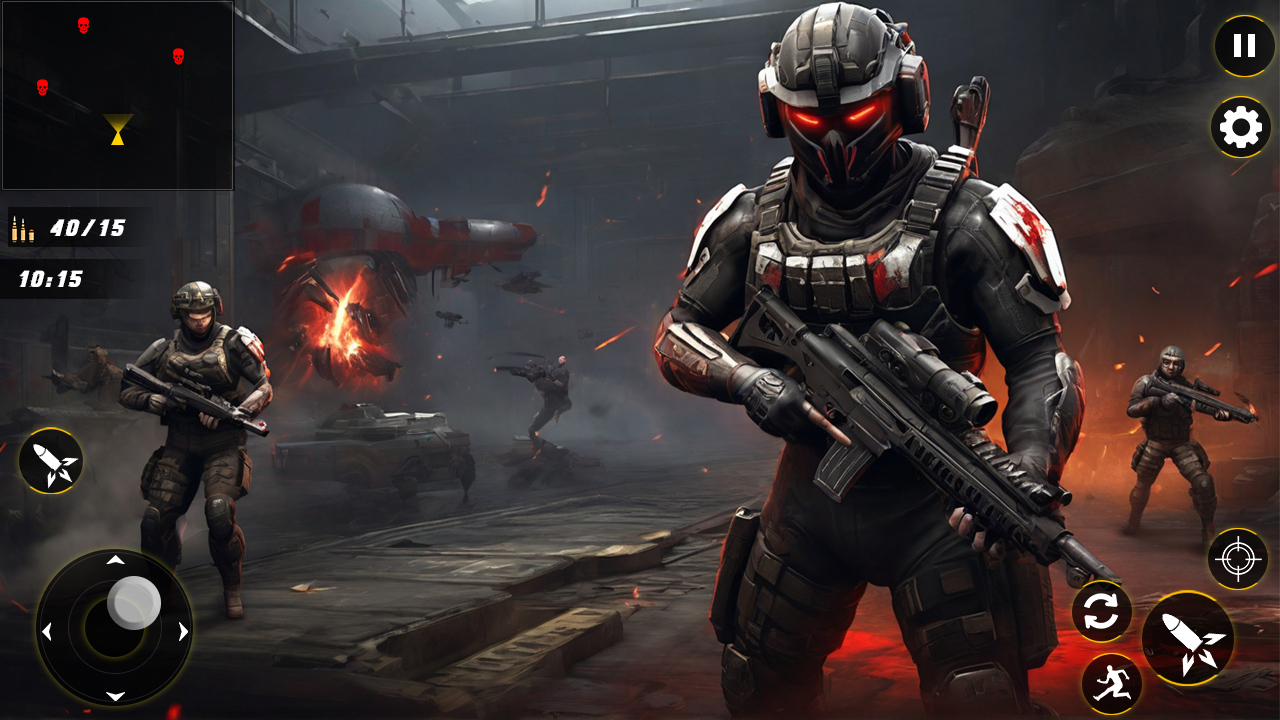Tap the right arrow of the movement pad
Image resolution: width=1280 pixels, height=720 pixels.
(182, 630)
